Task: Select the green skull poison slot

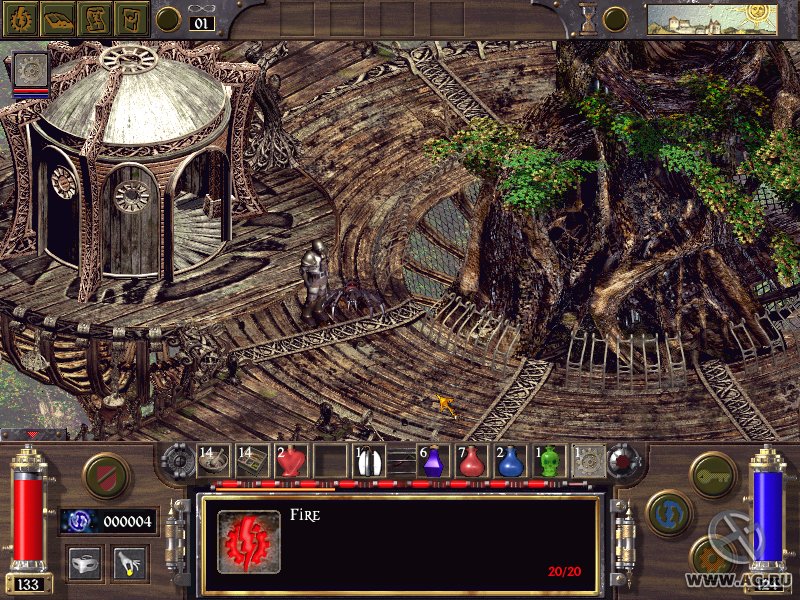Action: click(549, 462)
